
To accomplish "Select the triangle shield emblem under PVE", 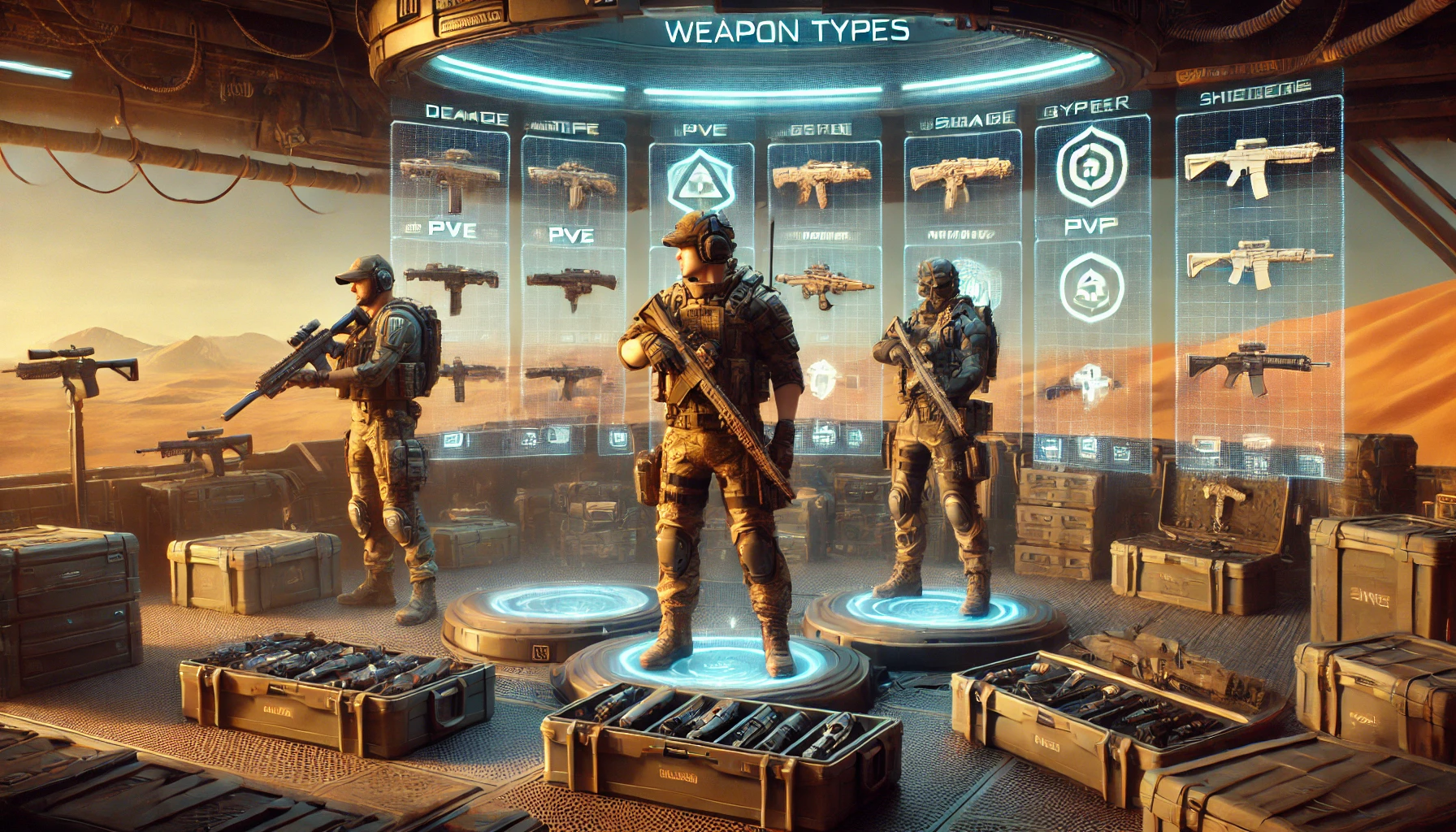I will click(699, 183).
